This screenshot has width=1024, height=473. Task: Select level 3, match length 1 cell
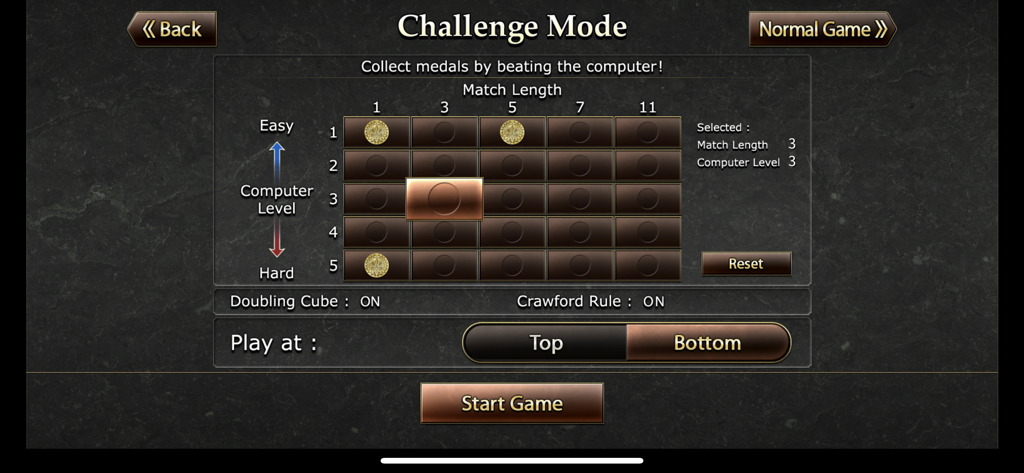(x=376, y=199)
